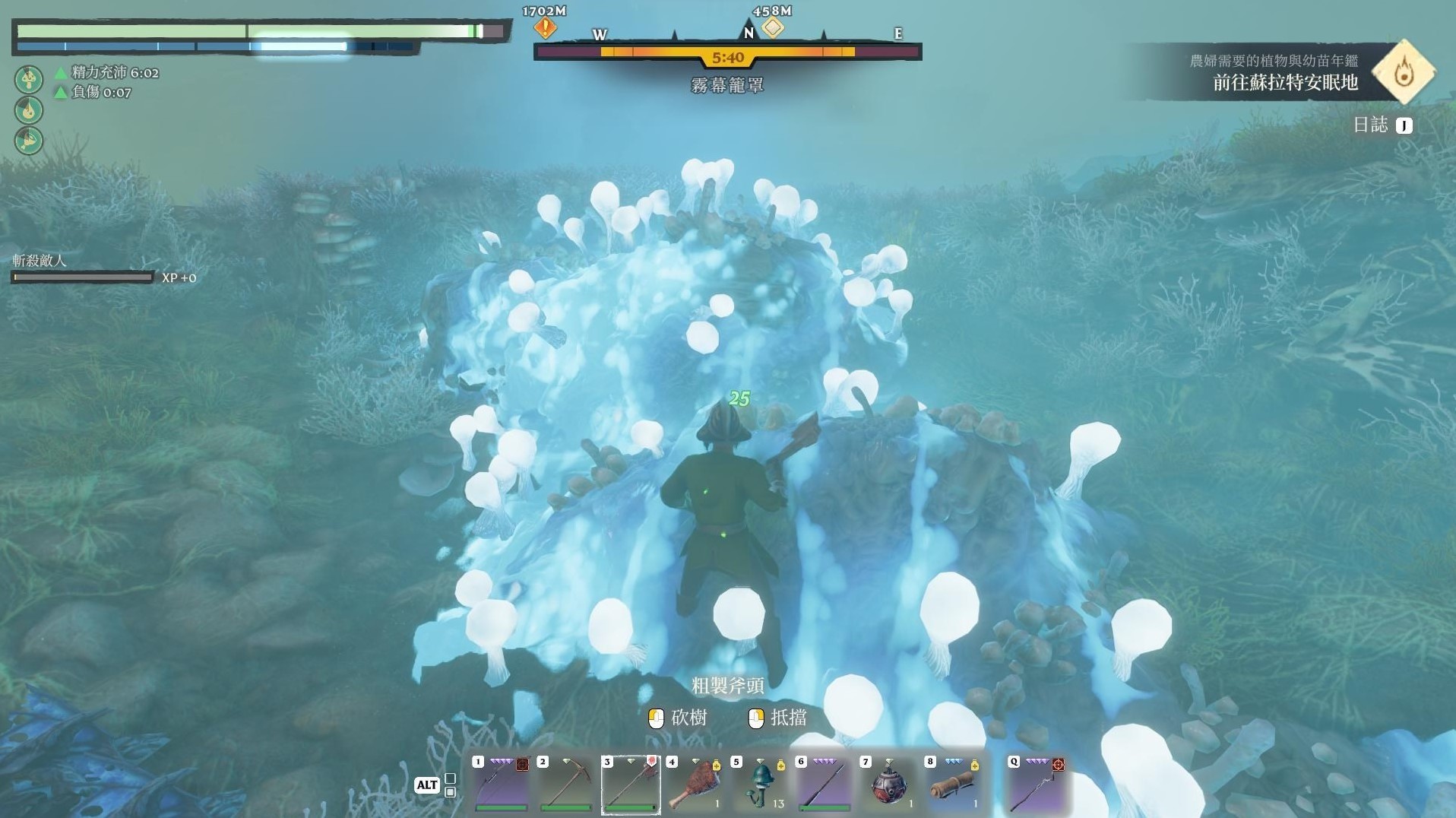This screenshot has height=818, width=1456.
Task: Equip the dark staff in slot 6
Action: pyautogui.click(x=825, y=785)
